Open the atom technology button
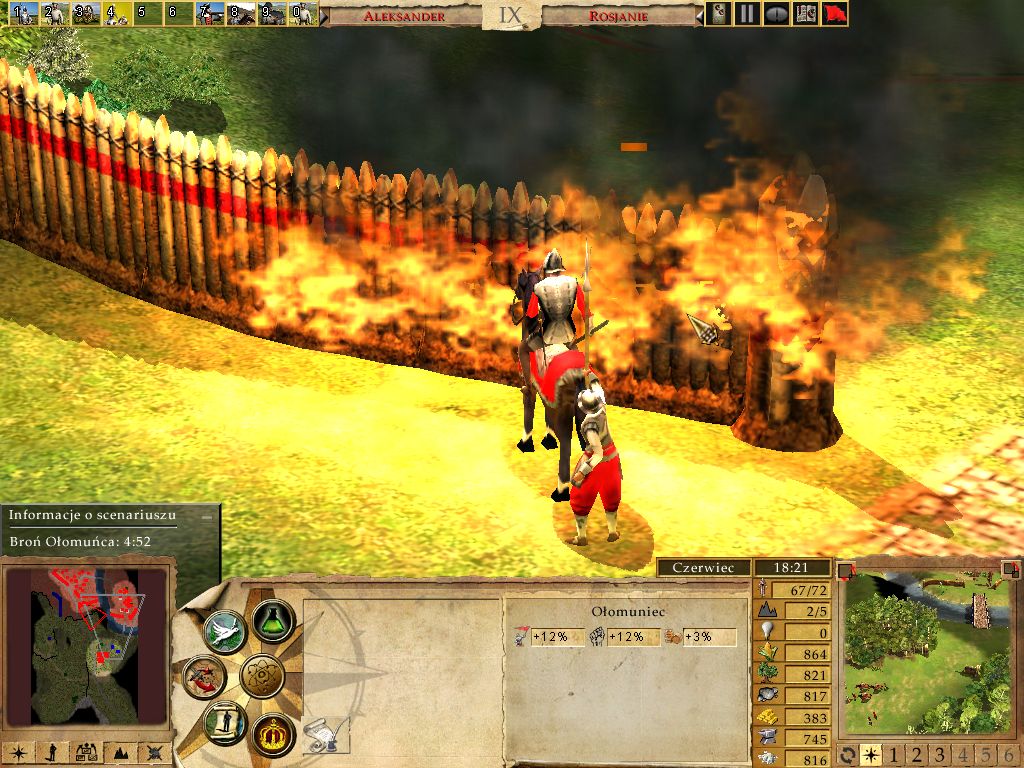 coord(263,677)
